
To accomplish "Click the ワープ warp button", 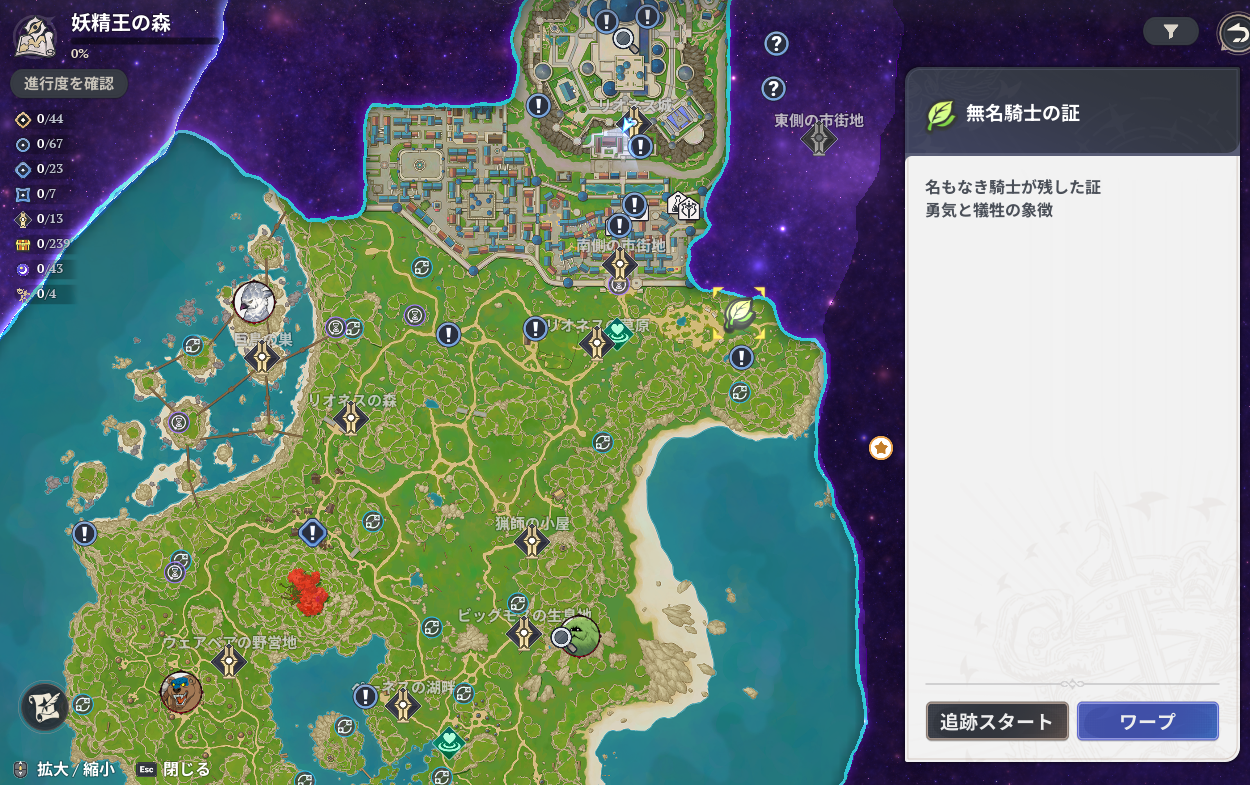I will [x=1147, y=721].
